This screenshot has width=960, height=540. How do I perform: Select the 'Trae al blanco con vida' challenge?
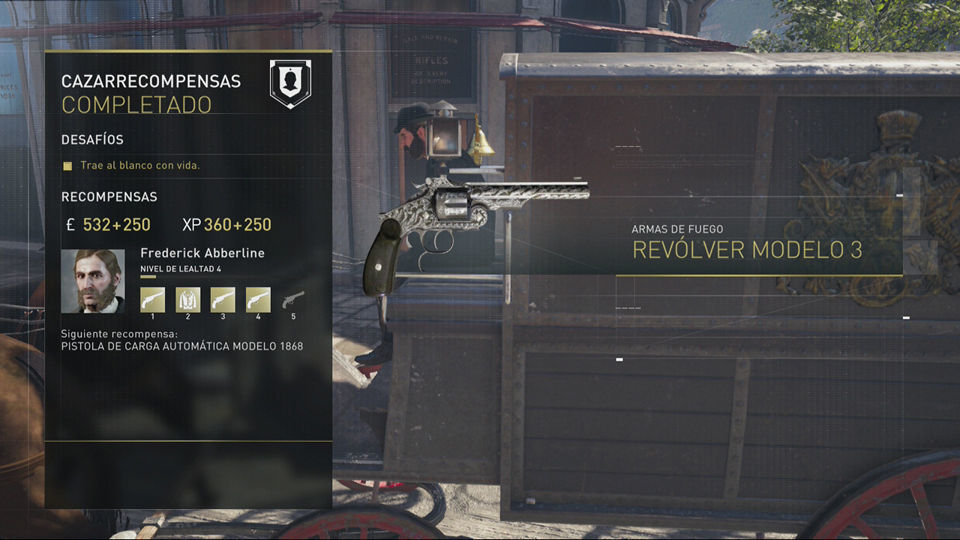[131, 165]
